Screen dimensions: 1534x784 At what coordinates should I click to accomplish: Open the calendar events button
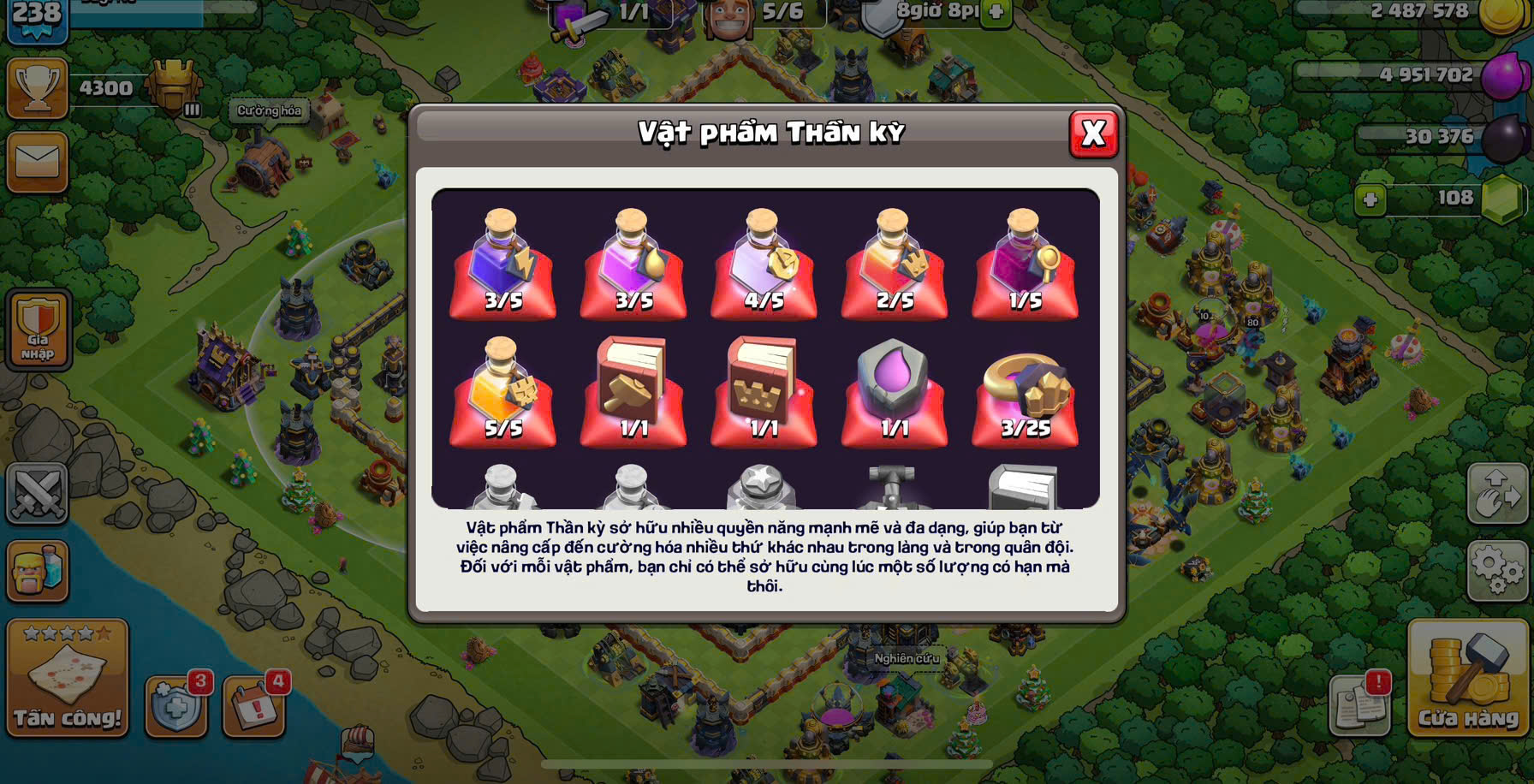tap(254, 707)
